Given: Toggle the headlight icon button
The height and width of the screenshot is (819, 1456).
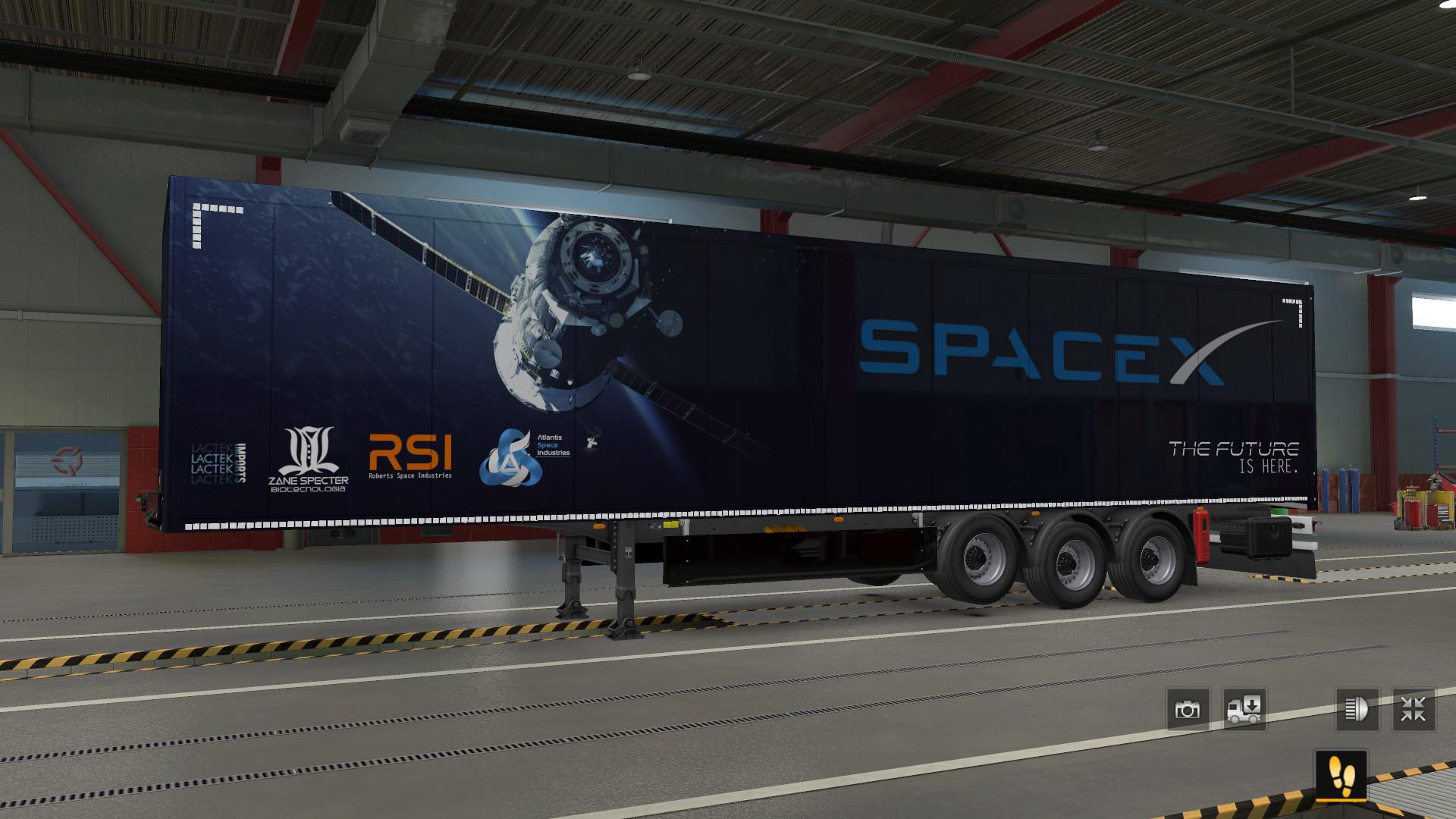Looking at the screenshot, I should 1357,710.
